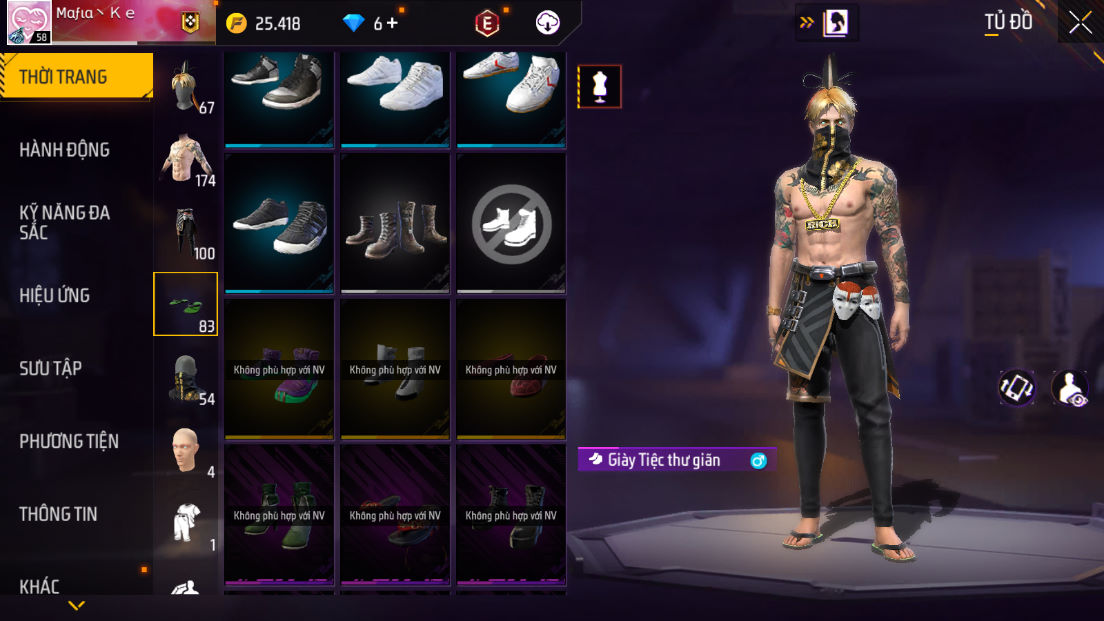Choose the pants category with 100 items
The image size is (1104, 621).
(x=186, y=231)
